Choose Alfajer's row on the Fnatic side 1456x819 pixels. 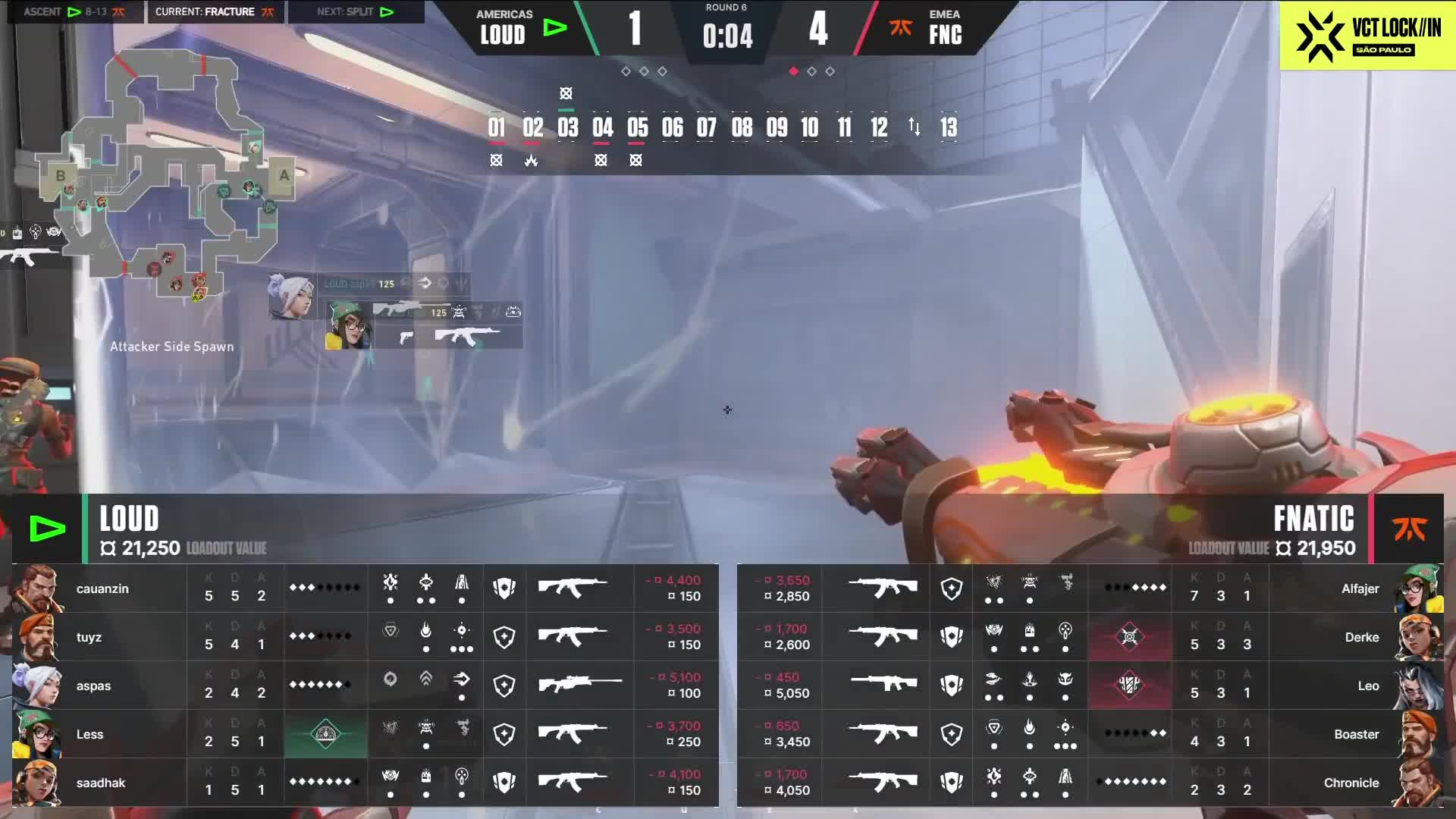(x=1360, y=588)
